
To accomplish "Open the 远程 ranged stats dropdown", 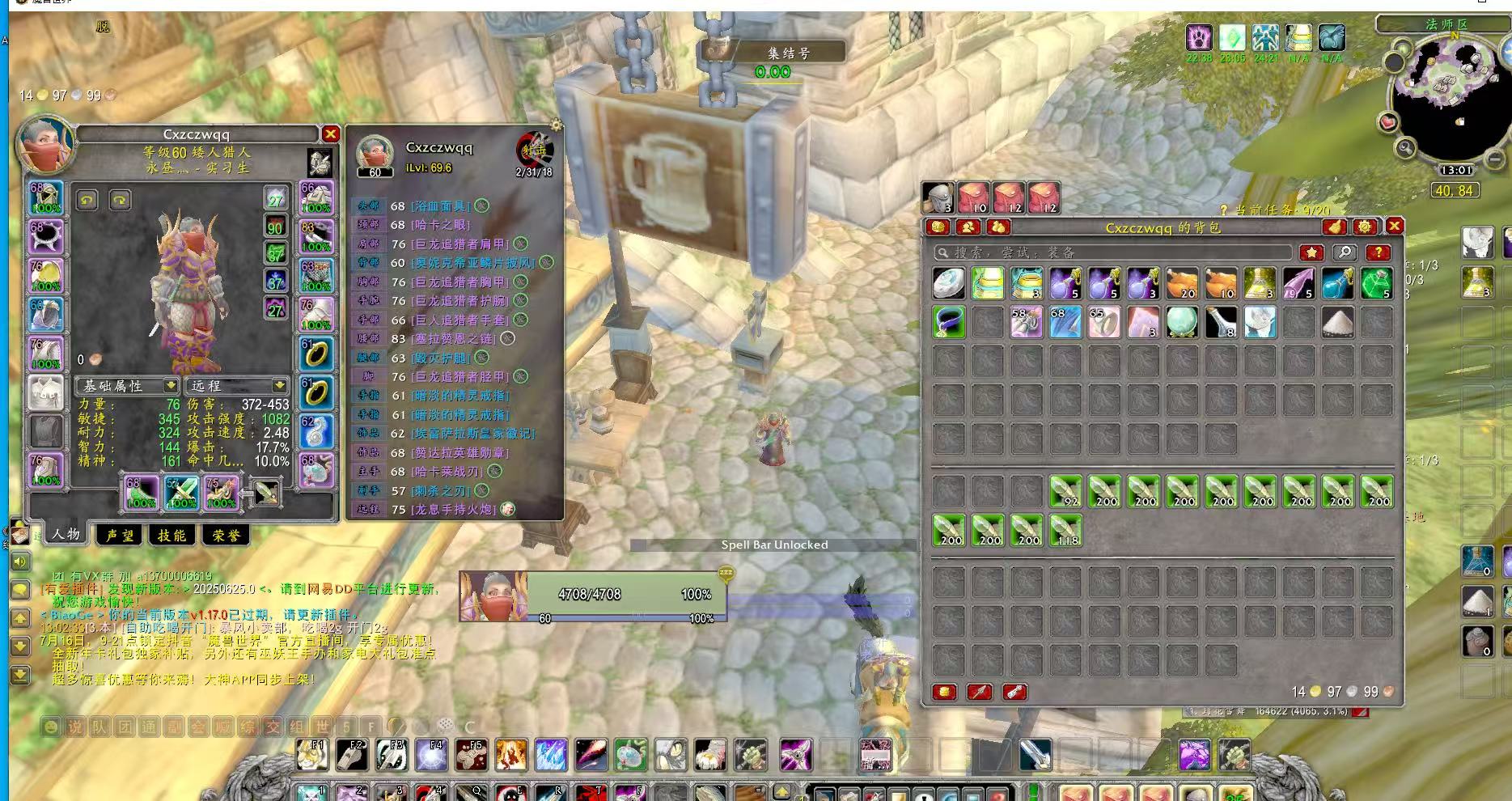I will (x=235, y=386).
